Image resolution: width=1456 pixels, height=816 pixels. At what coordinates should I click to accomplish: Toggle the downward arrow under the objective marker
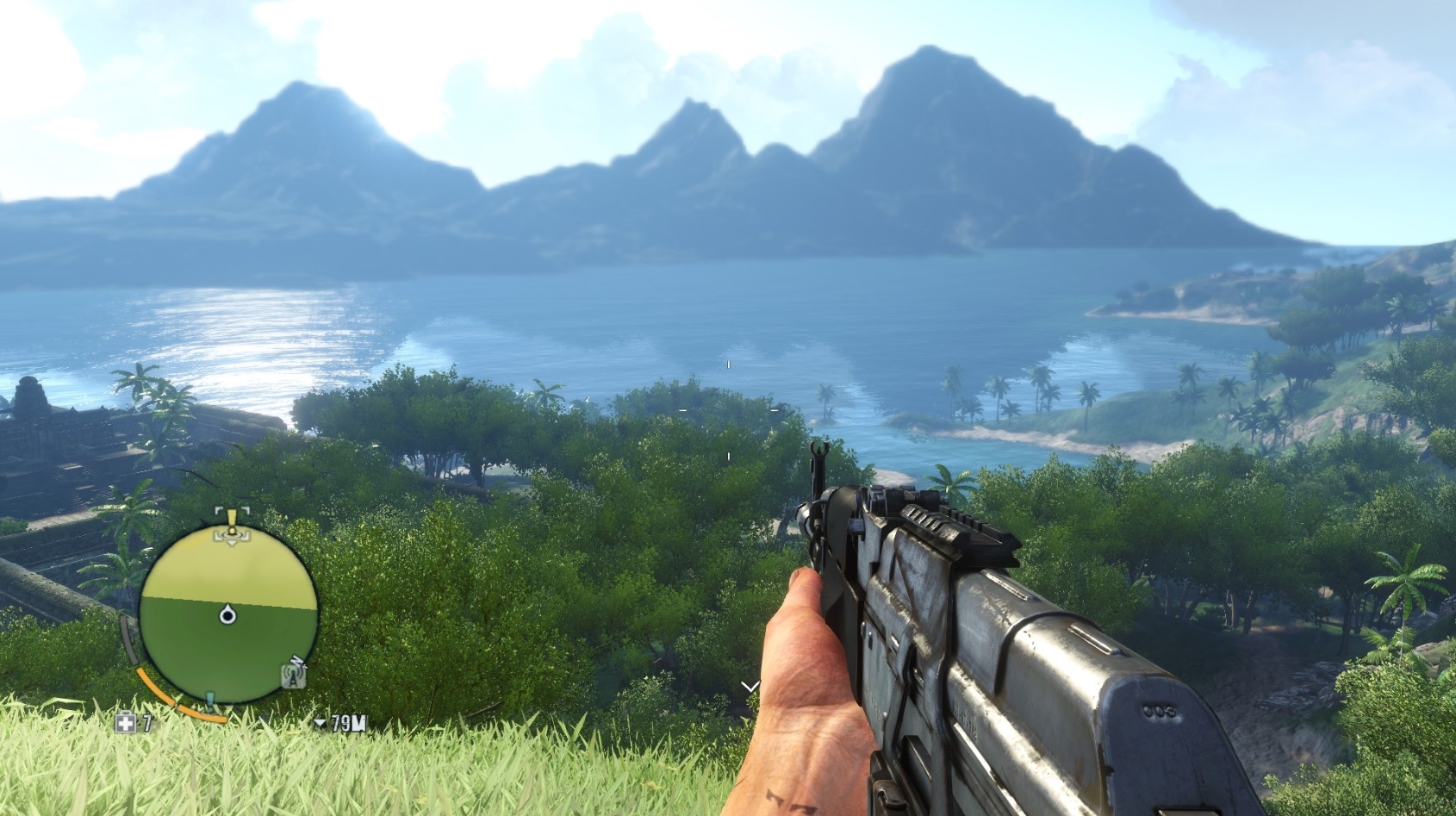(x=231, y=542)
